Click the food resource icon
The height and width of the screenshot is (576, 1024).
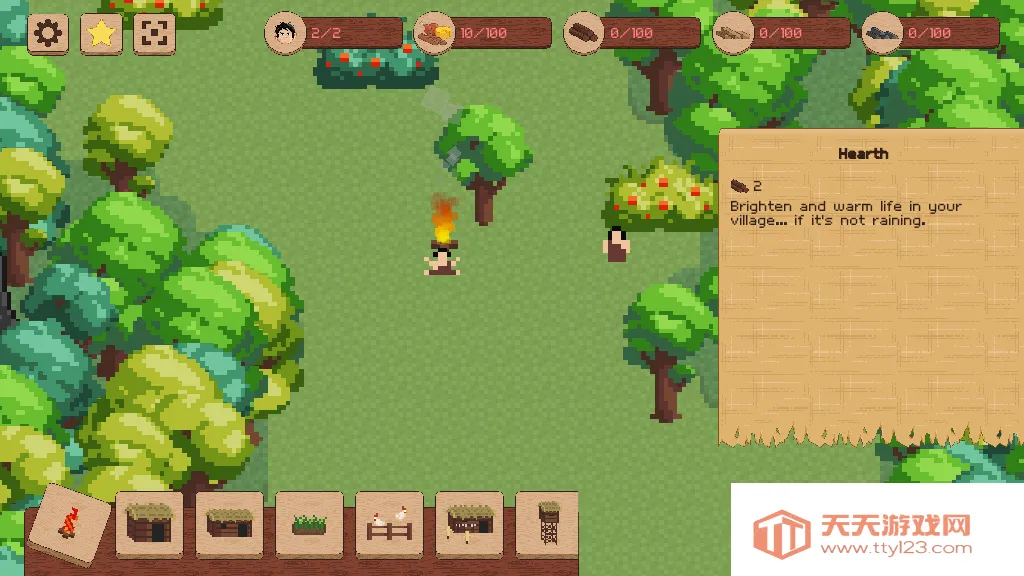[x=435, y=33]
